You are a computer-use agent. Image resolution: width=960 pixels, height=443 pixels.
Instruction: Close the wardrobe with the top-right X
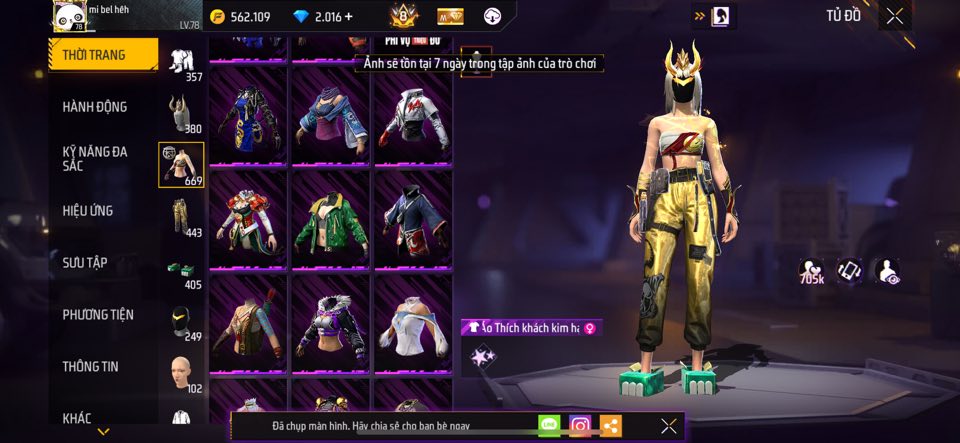(x=895, y=16)
